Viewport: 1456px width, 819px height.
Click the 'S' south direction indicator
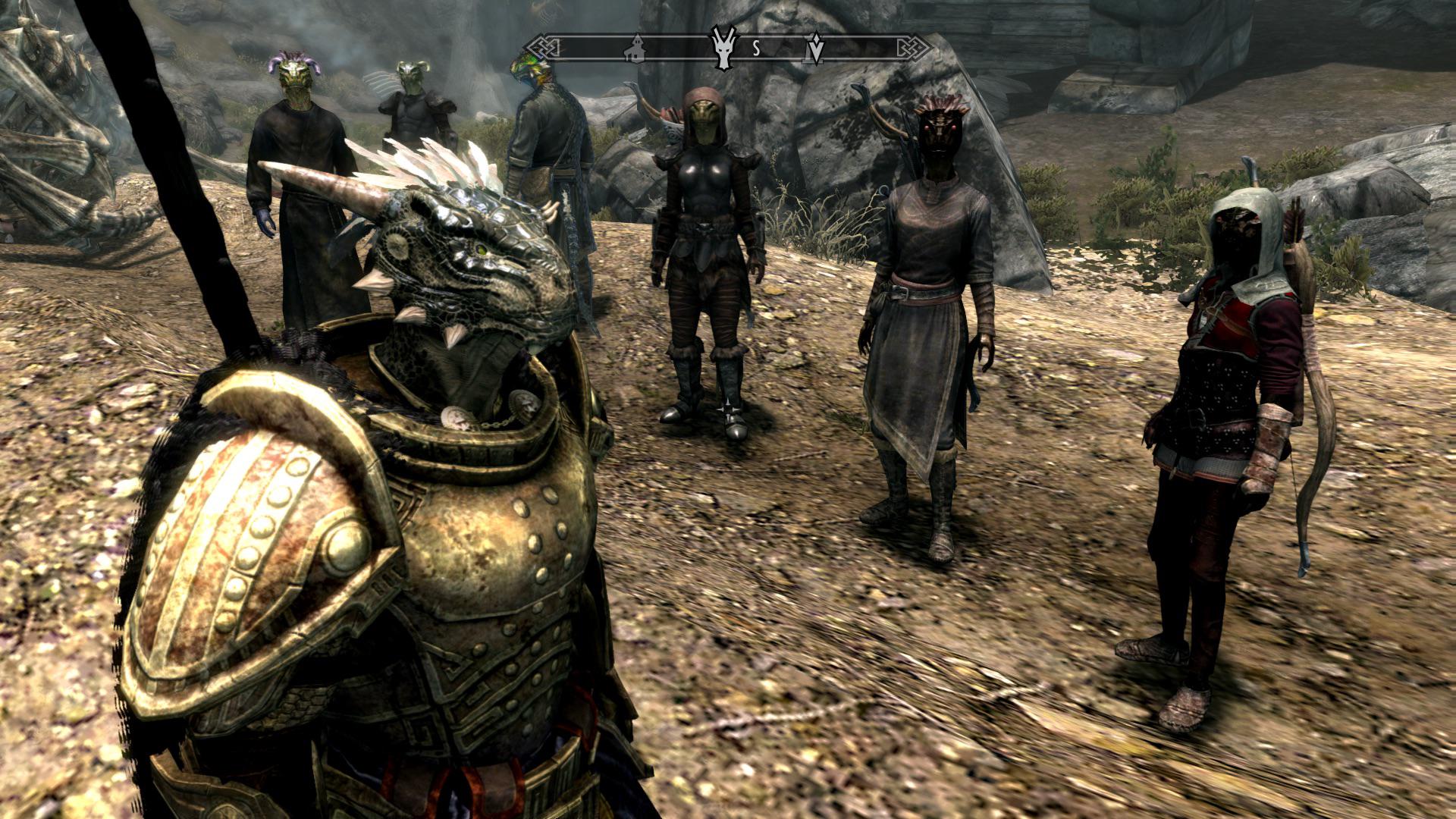click(755, 51)
